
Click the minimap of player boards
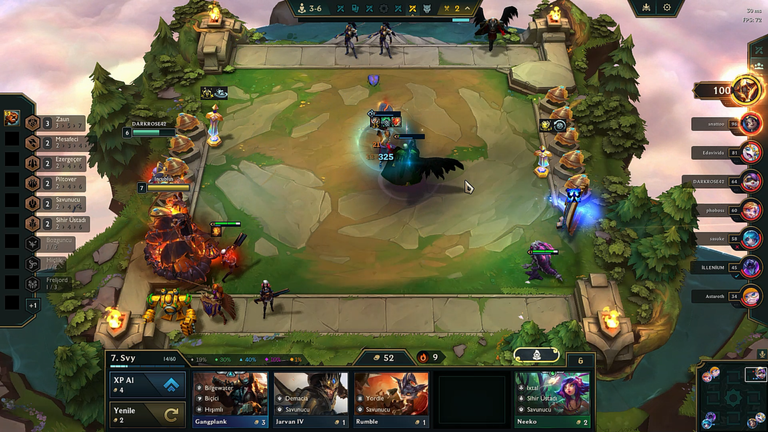(x=732, y=394)
